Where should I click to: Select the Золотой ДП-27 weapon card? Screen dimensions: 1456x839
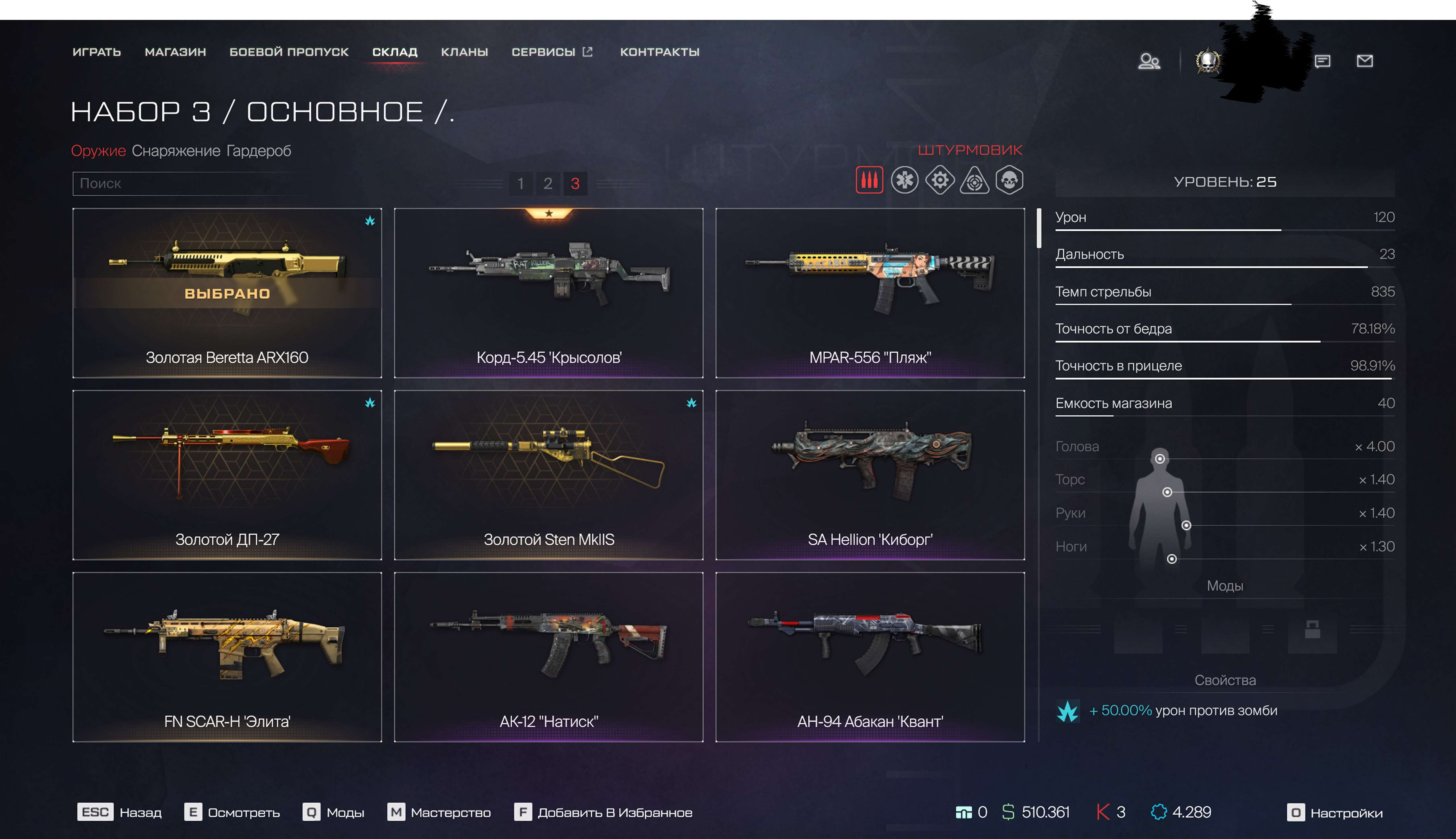click(227, 475)
